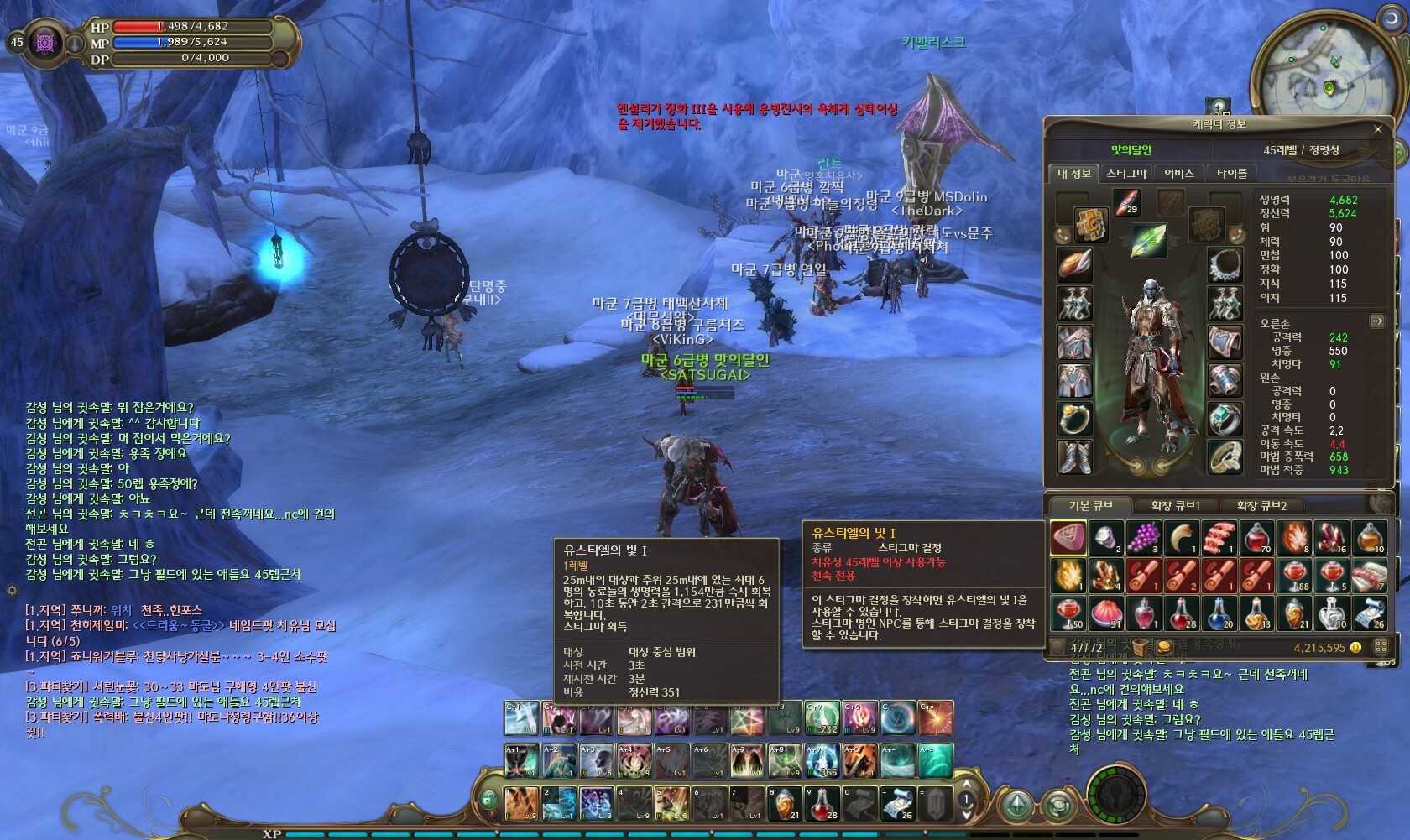Toggle the hotbar lock icon

[488, 801]
